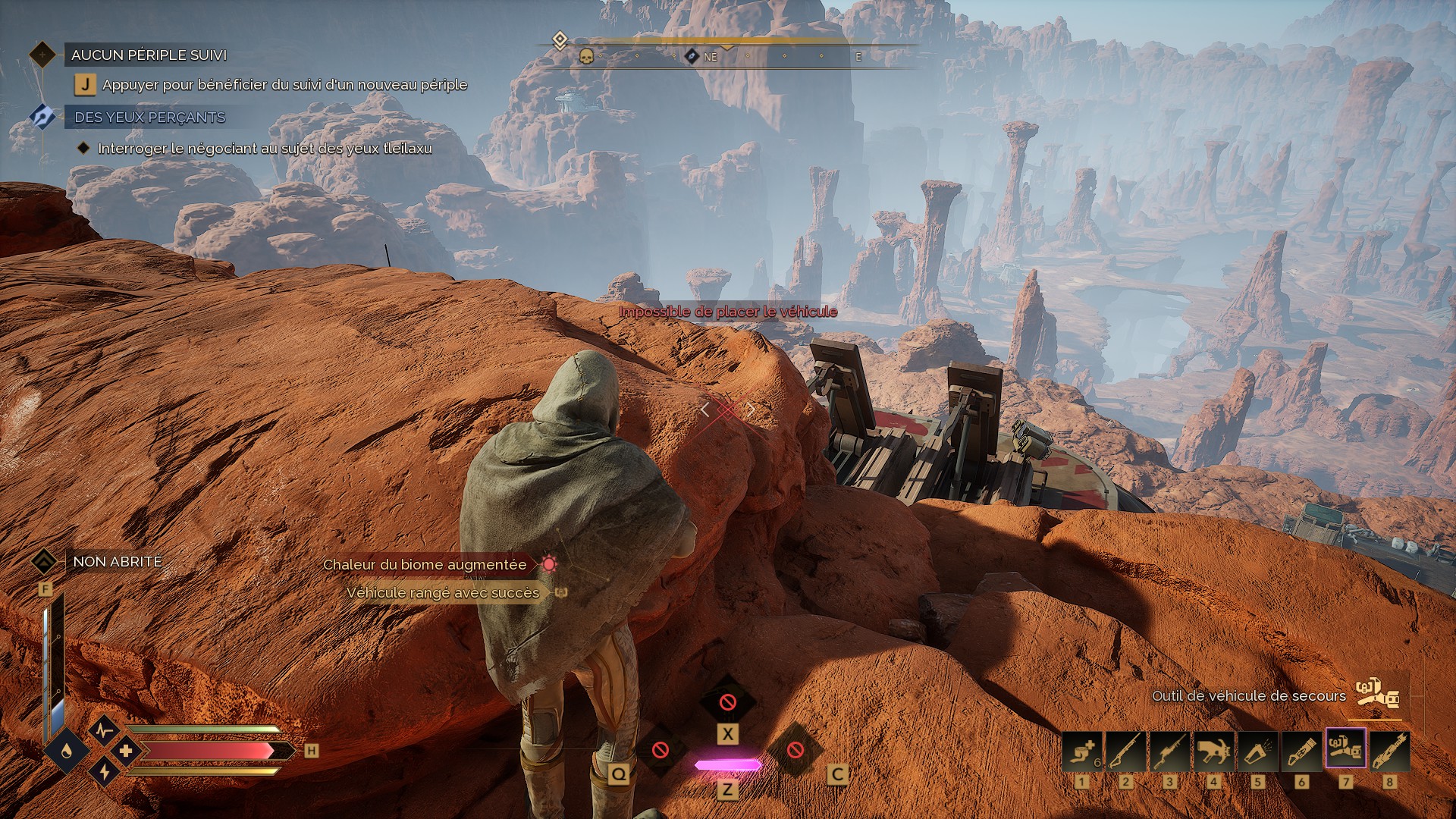Choose the spray tool in slot 5

click(1257, 751)
